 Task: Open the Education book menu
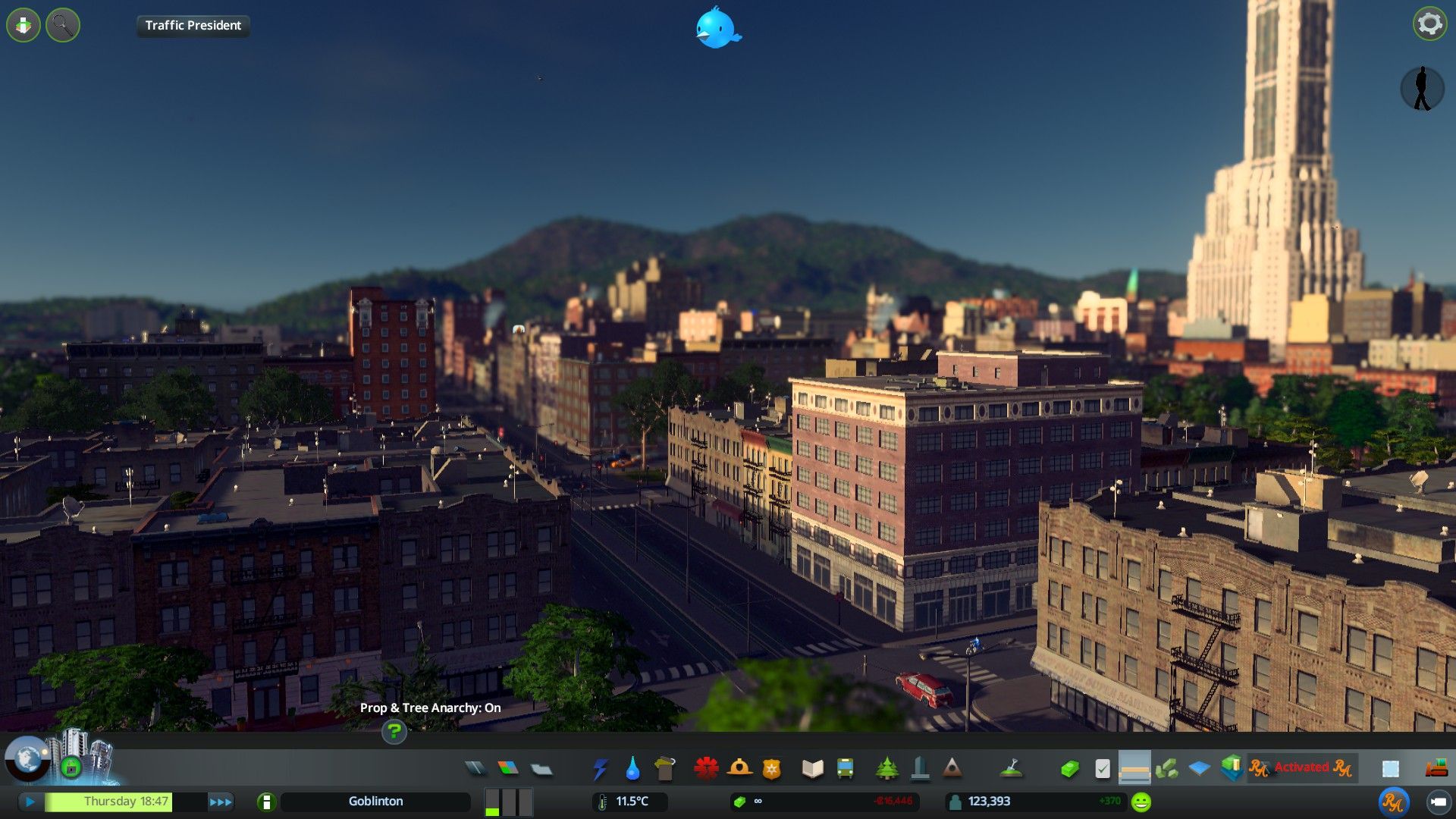[812, 769]
